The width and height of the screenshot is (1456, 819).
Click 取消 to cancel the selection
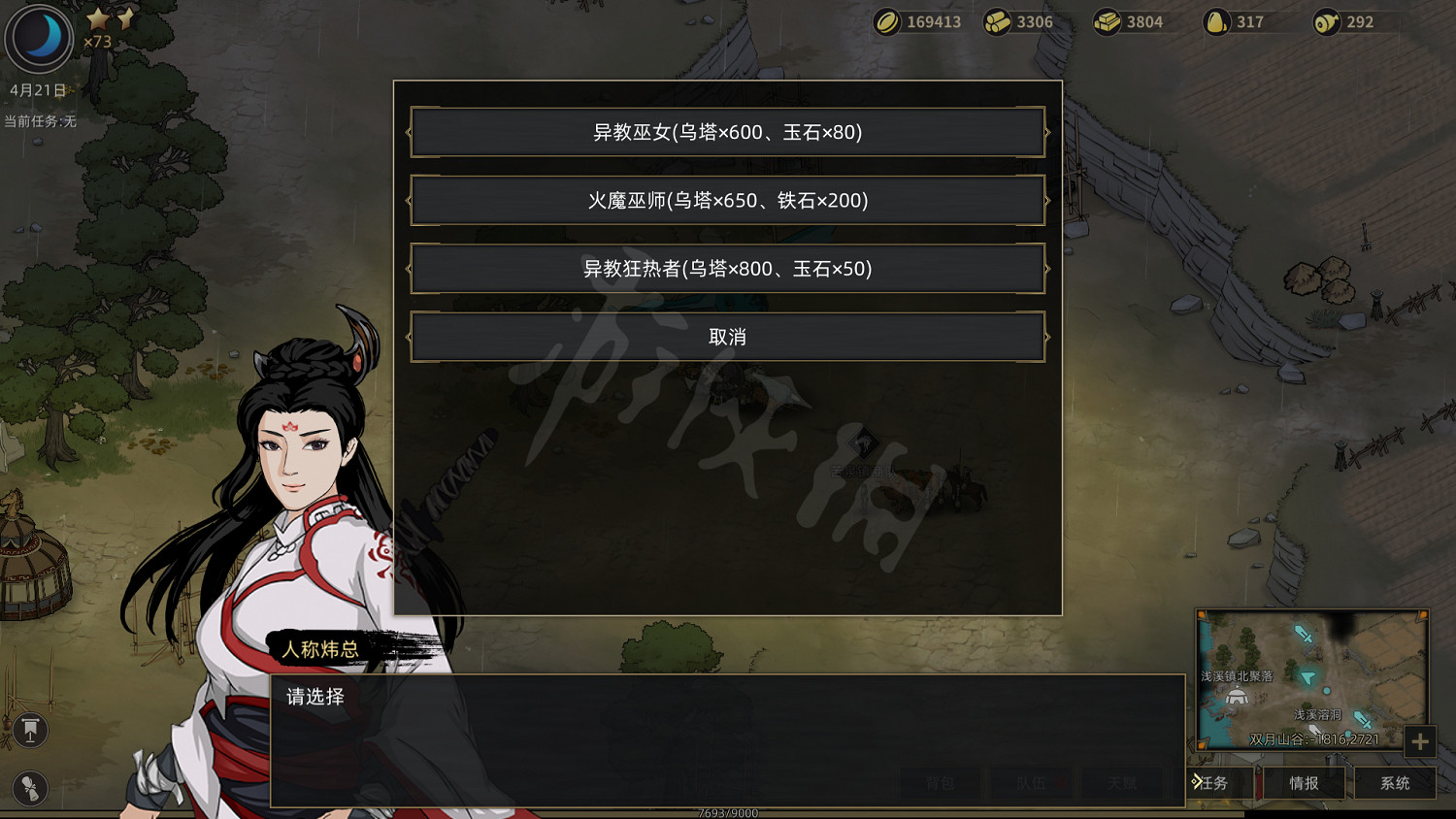pyautogui.click(x=728, y=337)
